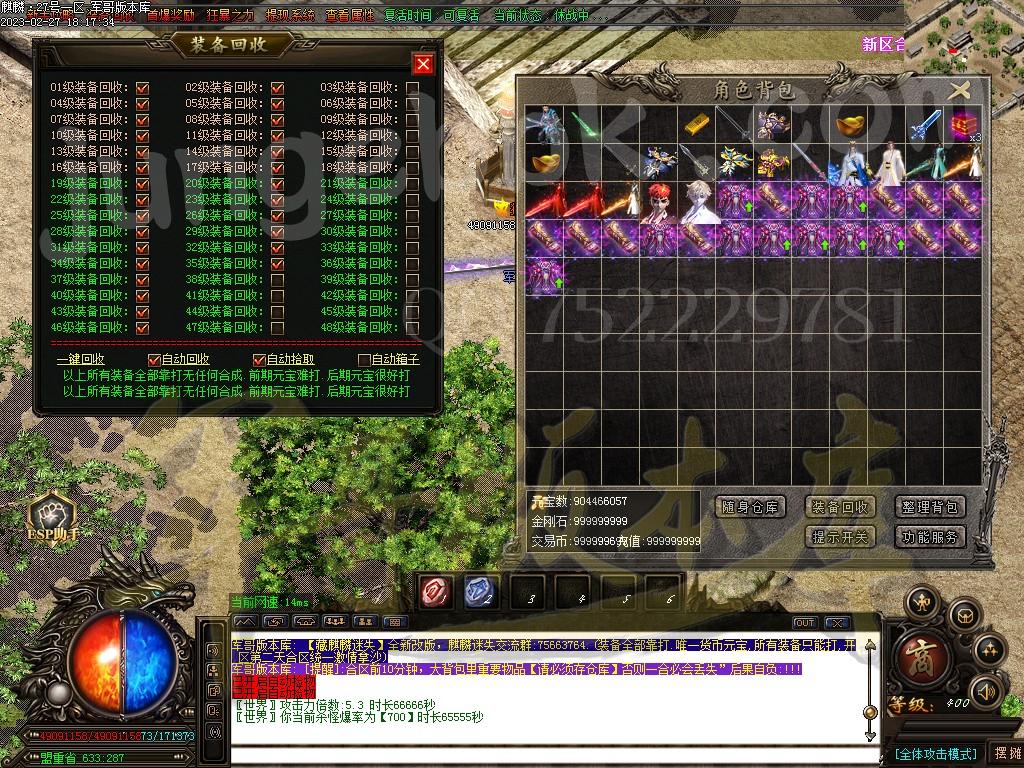Viewport: 1024px width, 768px height.
Task: Close the character backpack panel
Action: tap(960, 90)
